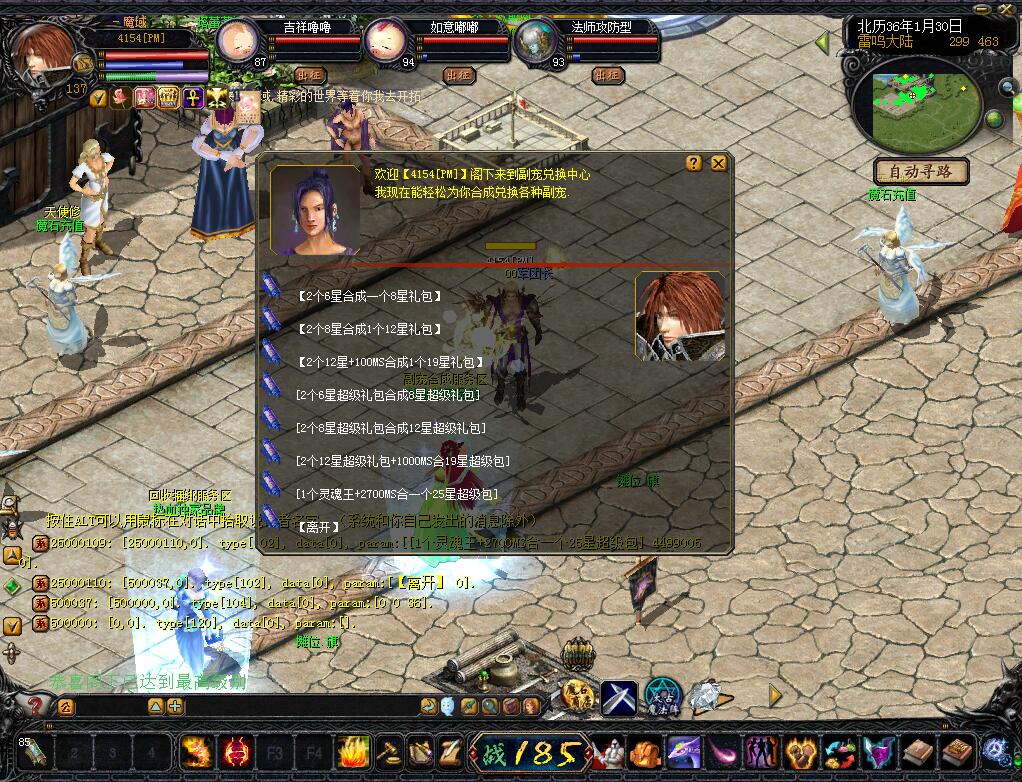Select the 吉祥噜噜 pet portrait
This screenshot has height=782, width=1022.
click(x=238, y=41)
